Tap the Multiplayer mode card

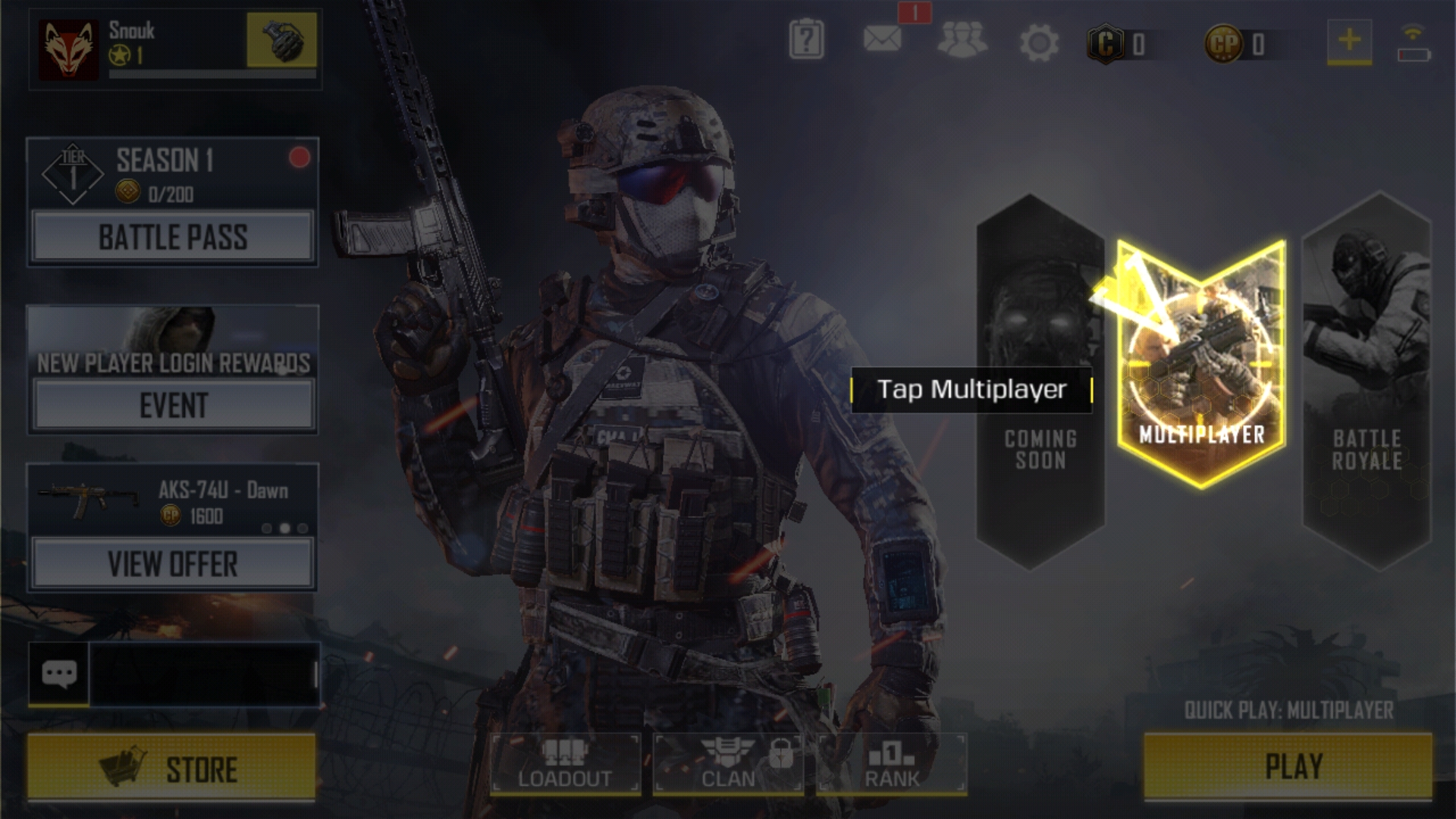tap(1201, 364)
